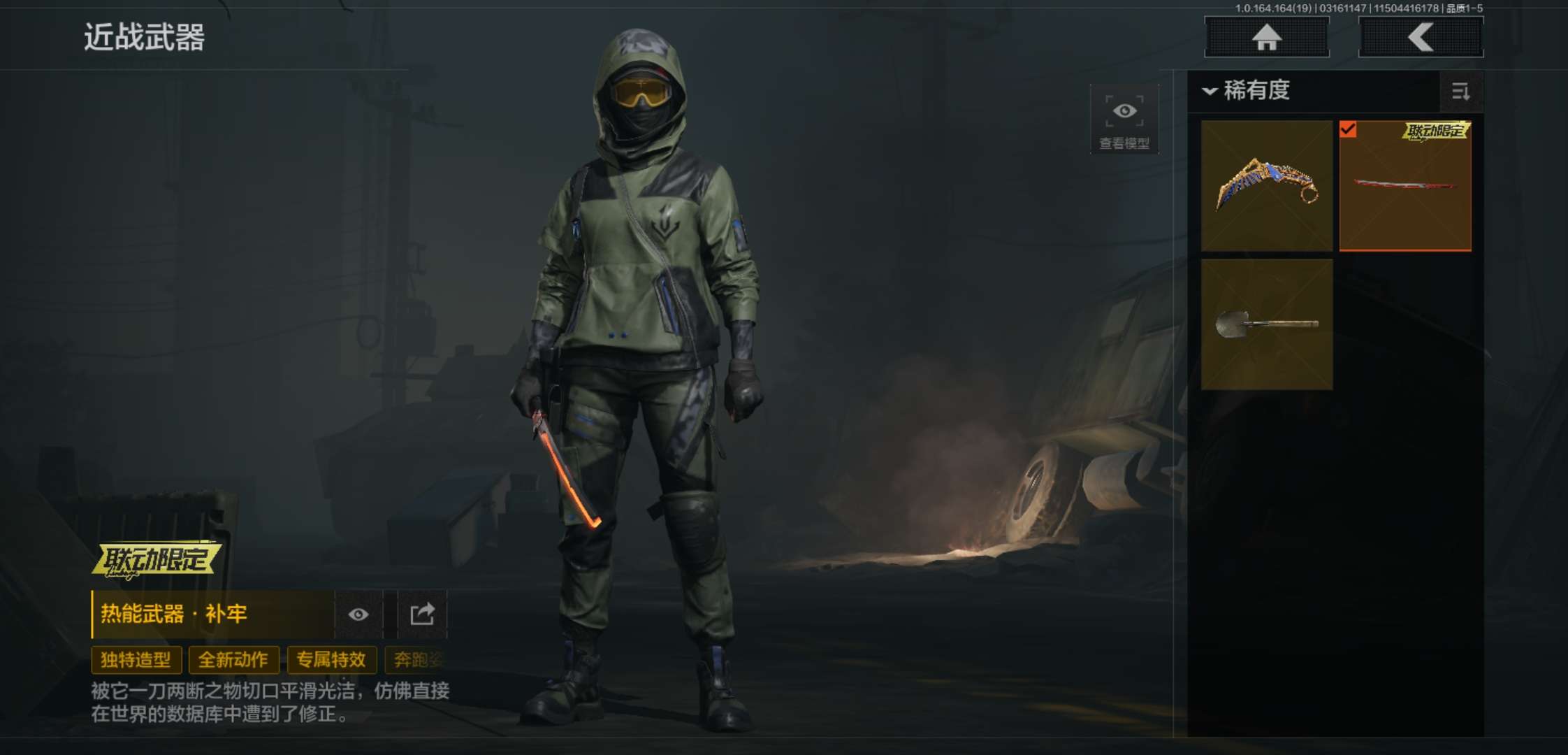The image size is (1568, 755).
Task: Share the 热能武器·补牢 skin
Action: tap(422, 614)
